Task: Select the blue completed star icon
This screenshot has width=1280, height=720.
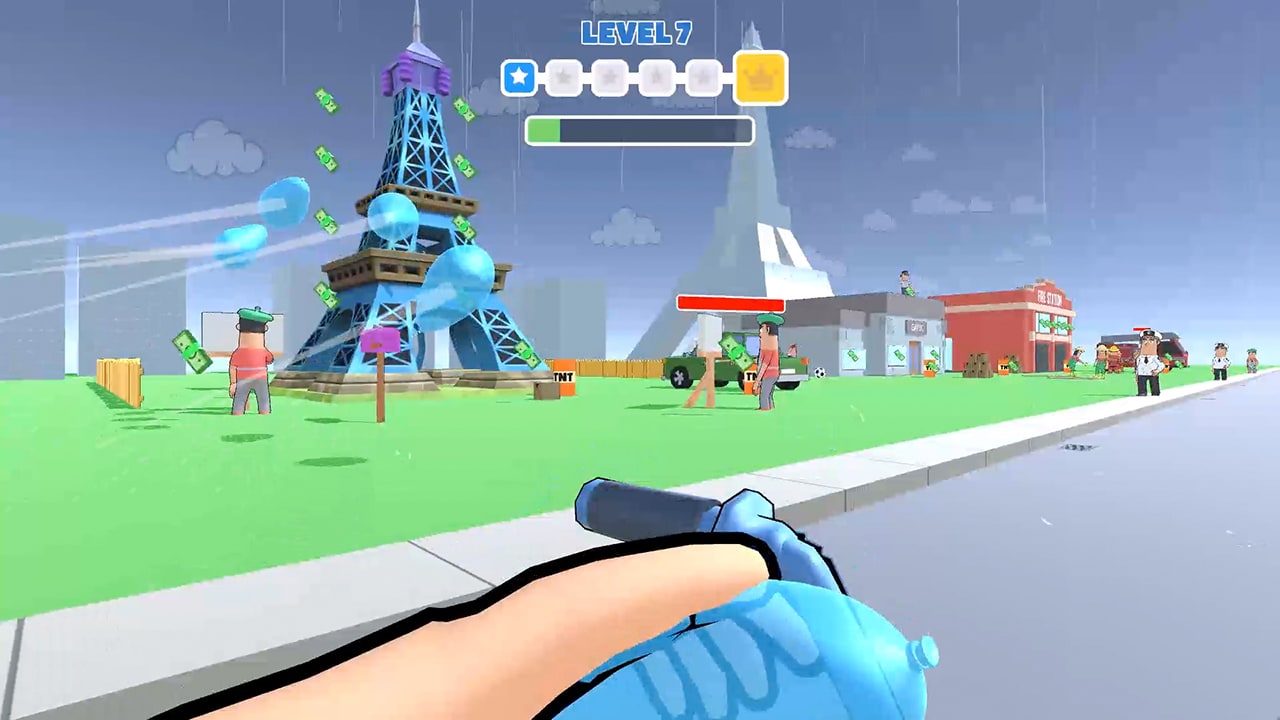Action: click(519, 77)
